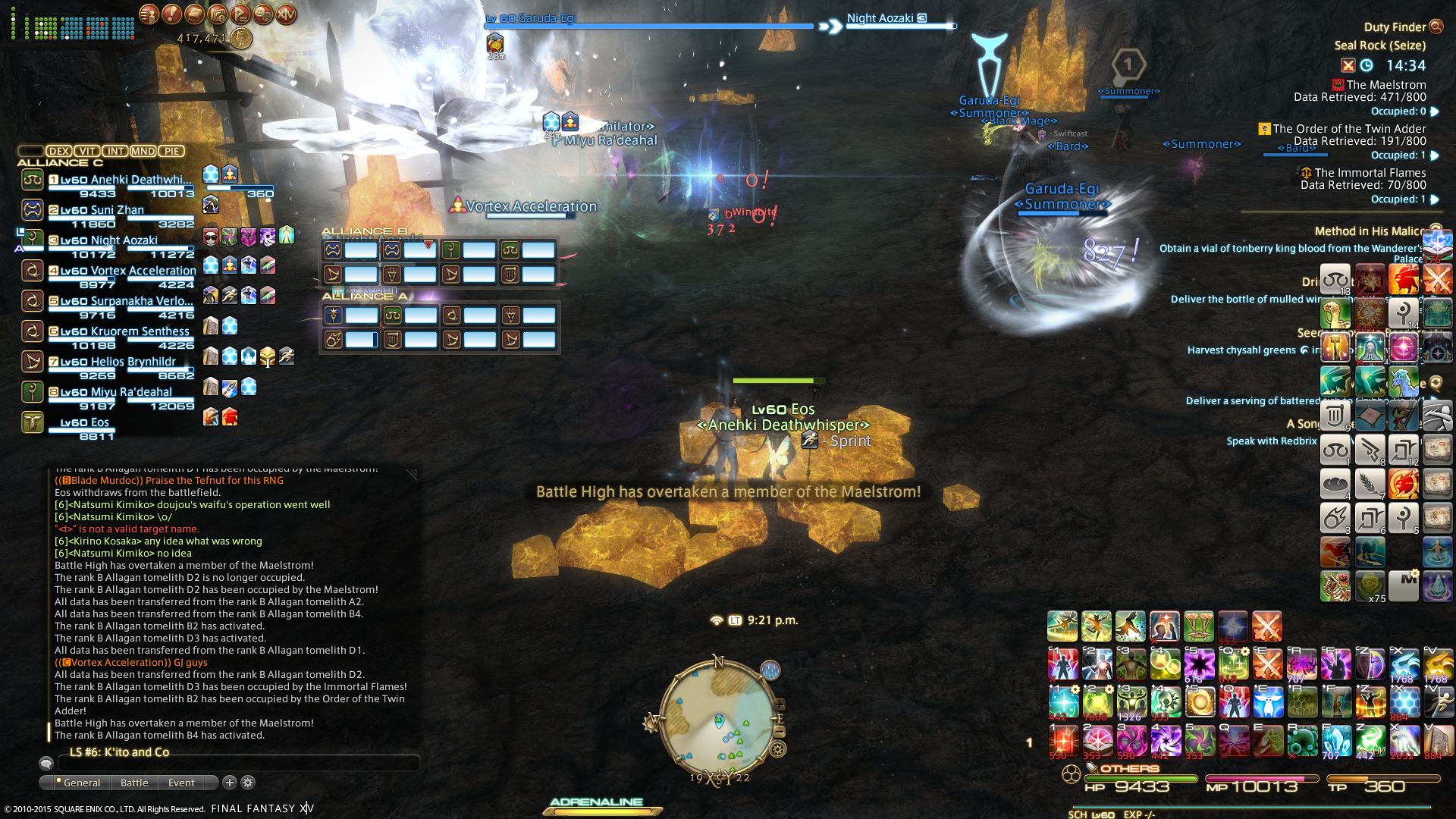The height and width of the screenshot is (819, 1456).
Task: Zoom out the minimap
Action: point(779,732)
